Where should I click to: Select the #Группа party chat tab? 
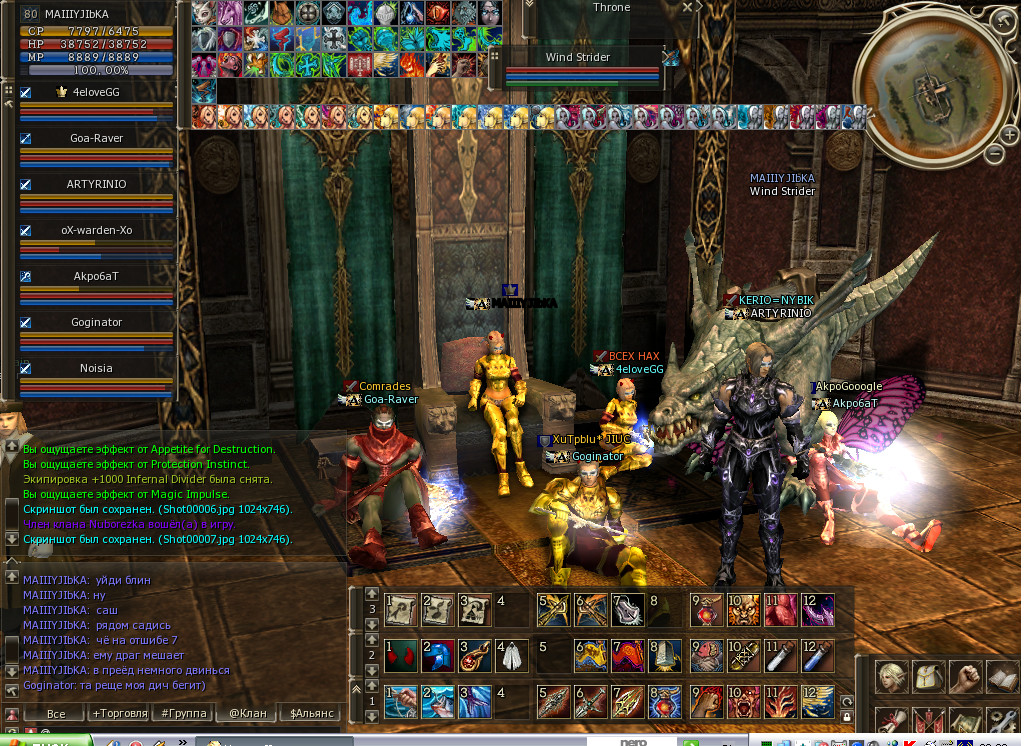(184, 713)
